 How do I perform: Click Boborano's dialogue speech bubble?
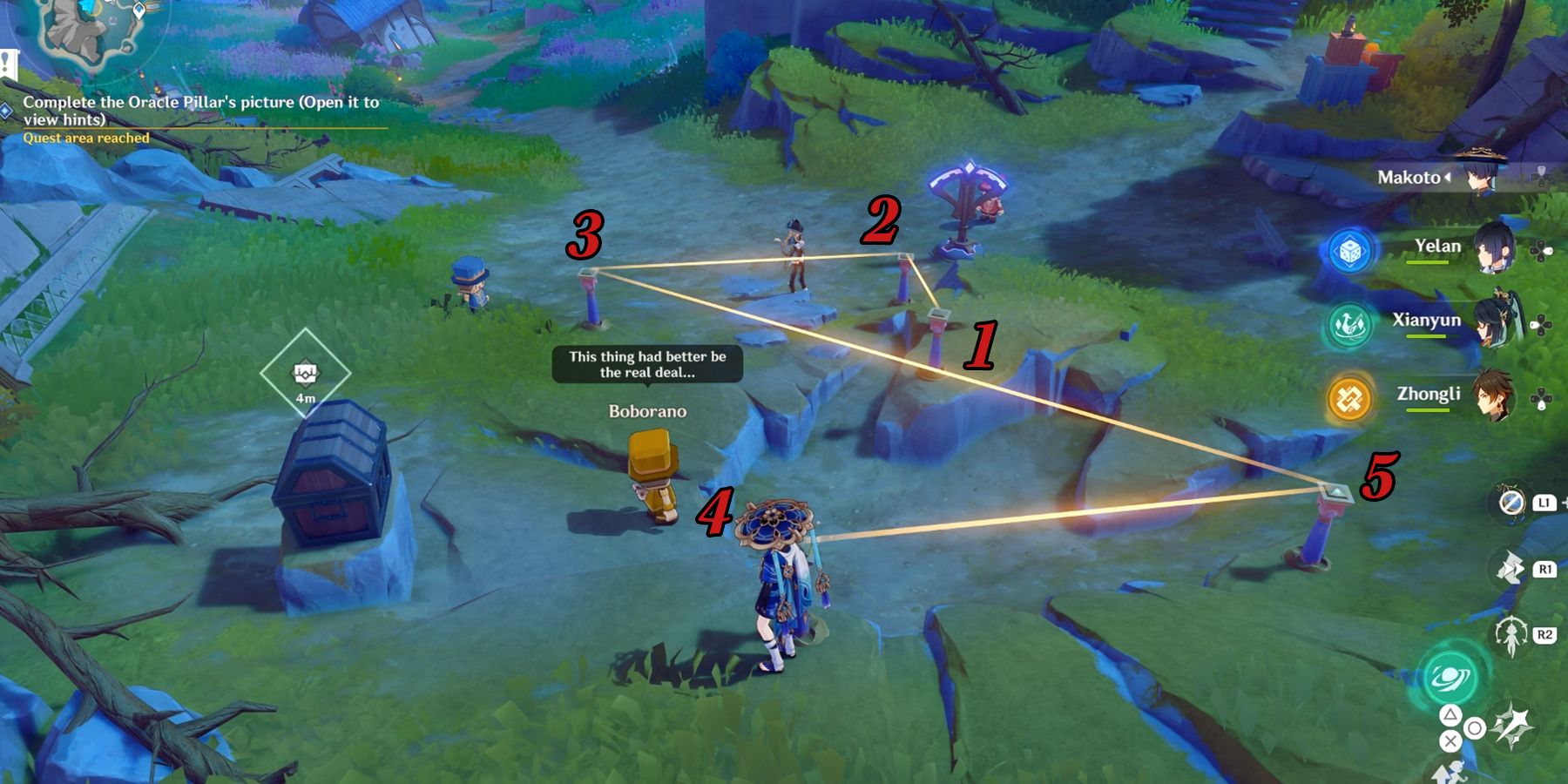646,365
